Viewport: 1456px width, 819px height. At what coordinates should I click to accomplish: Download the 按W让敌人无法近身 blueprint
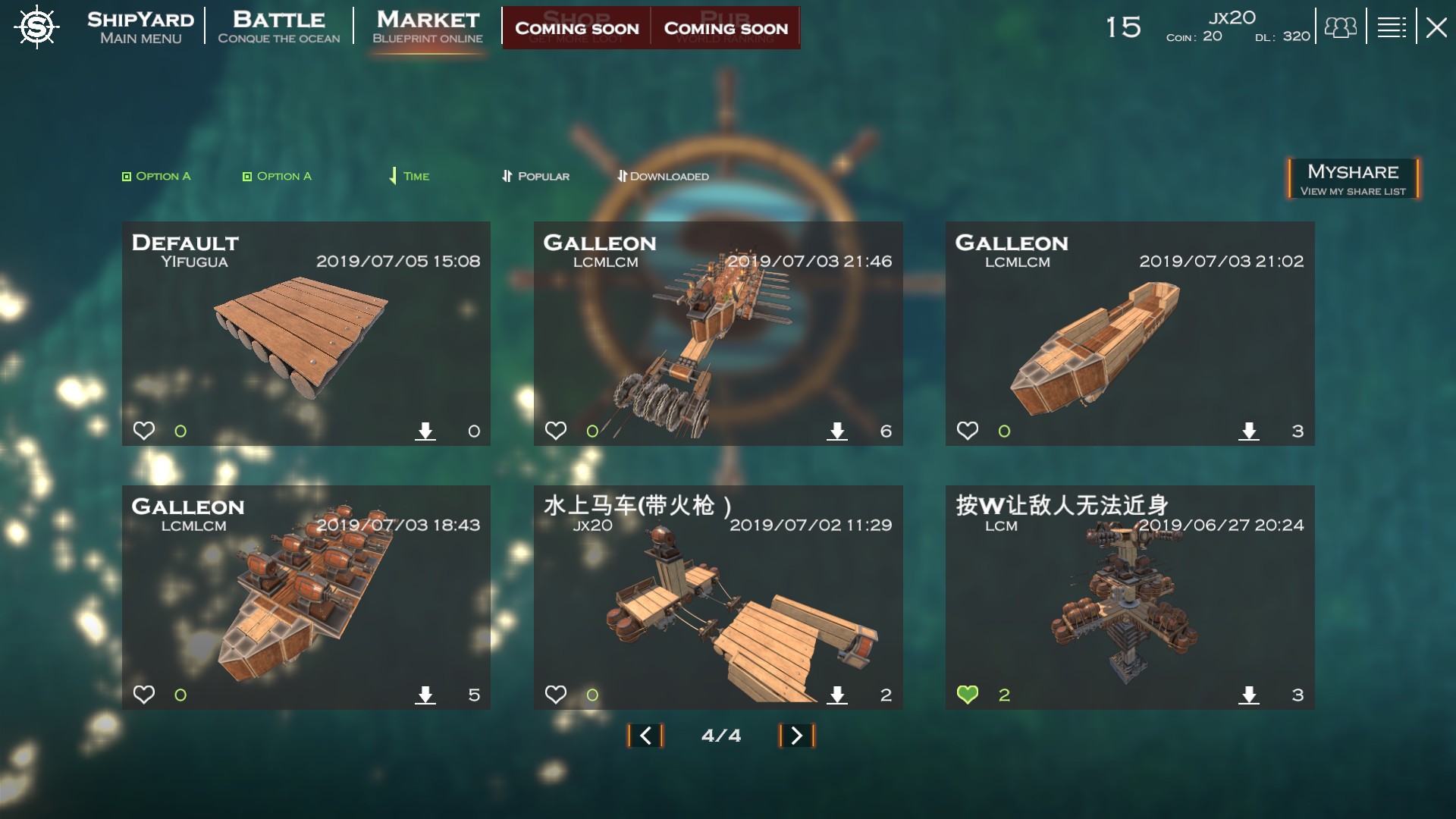[1250, 693]
